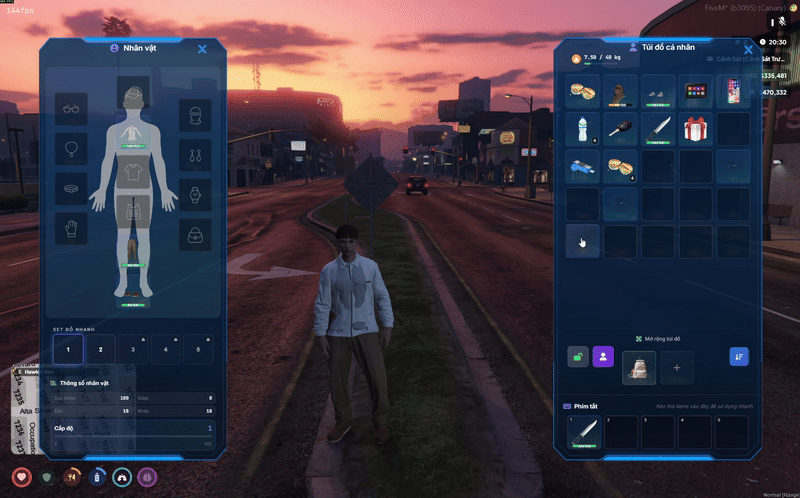
Task: Close the Túi đồ cá nhân inventory
Action: point(747,49)
